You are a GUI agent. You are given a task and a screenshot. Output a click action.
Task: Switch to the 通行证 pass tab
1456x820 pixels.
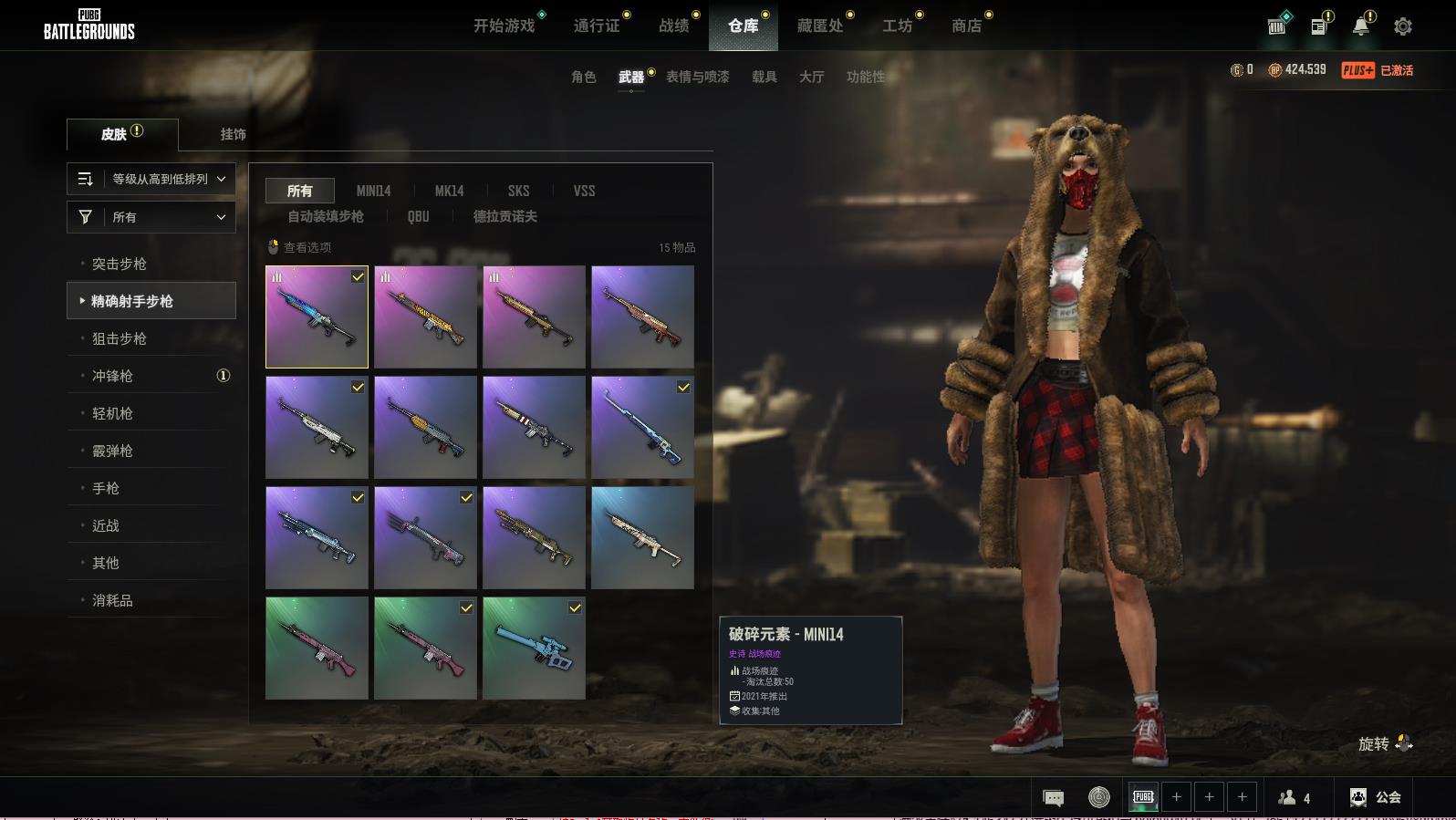pos(597,26)
